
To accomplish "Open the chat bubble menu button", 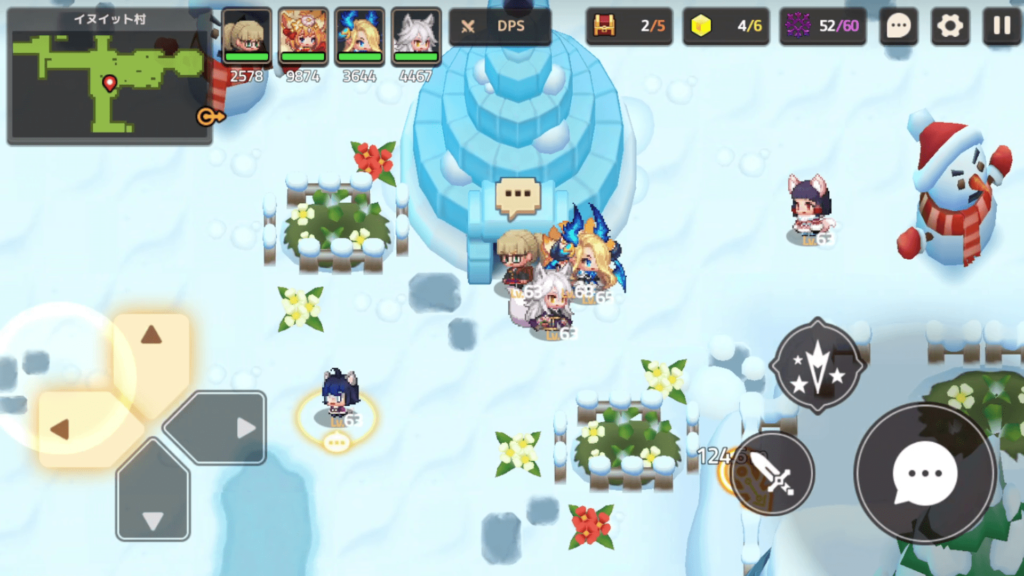I will [x=898, y=26].
